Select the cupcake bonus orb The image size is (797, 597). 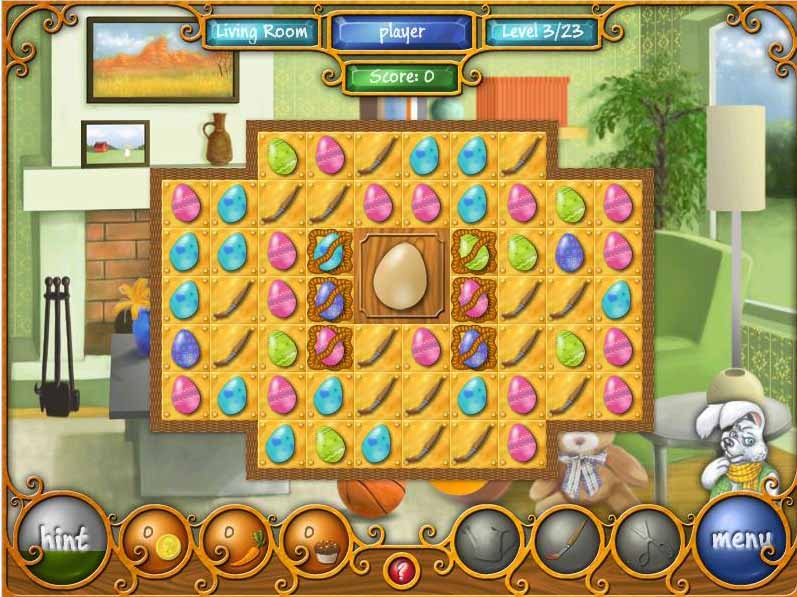(x=316, y=543)
